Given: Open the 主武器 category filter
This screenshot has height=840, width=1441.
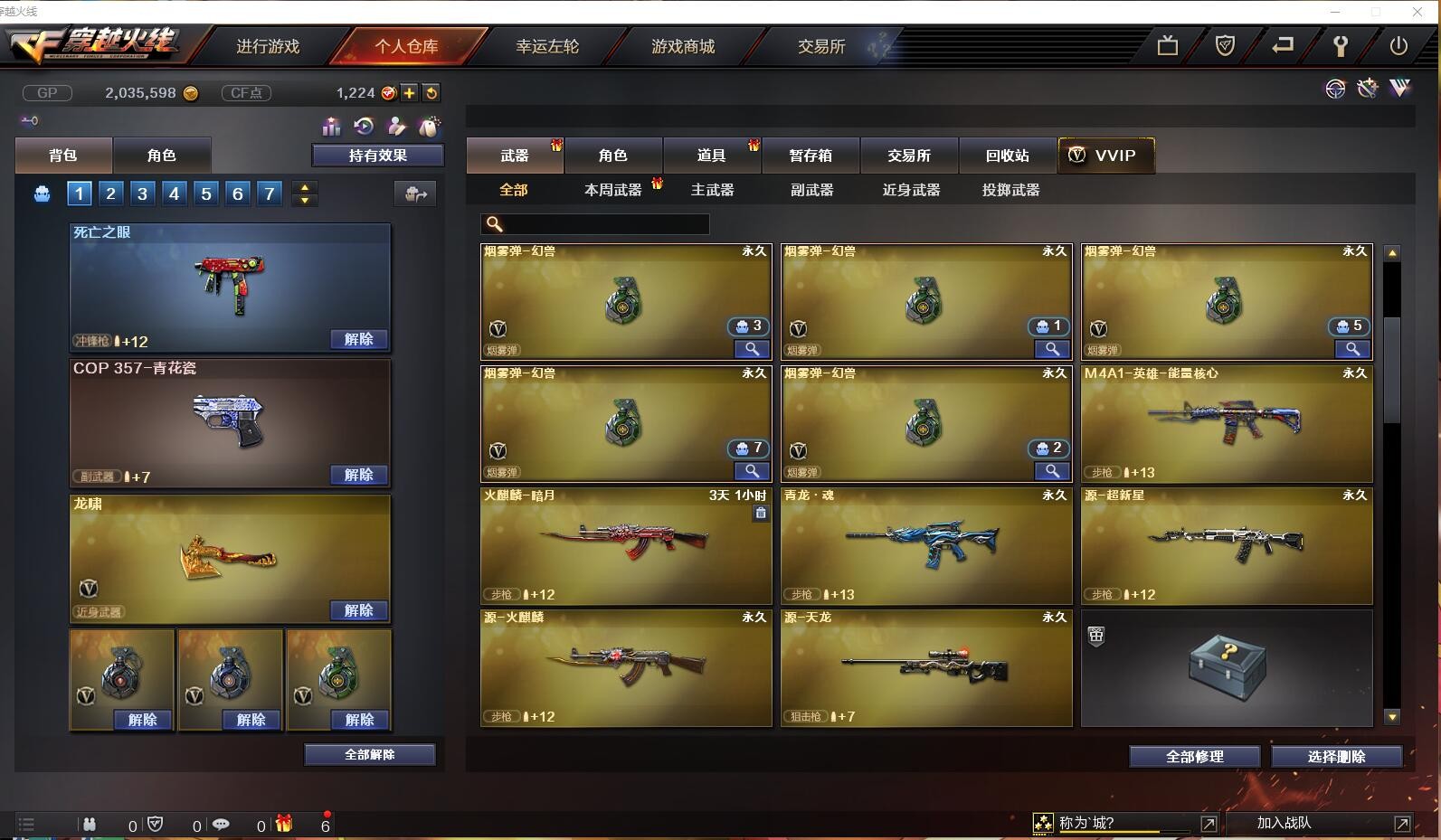Looking at the screenshot, I should coord(712,190).
